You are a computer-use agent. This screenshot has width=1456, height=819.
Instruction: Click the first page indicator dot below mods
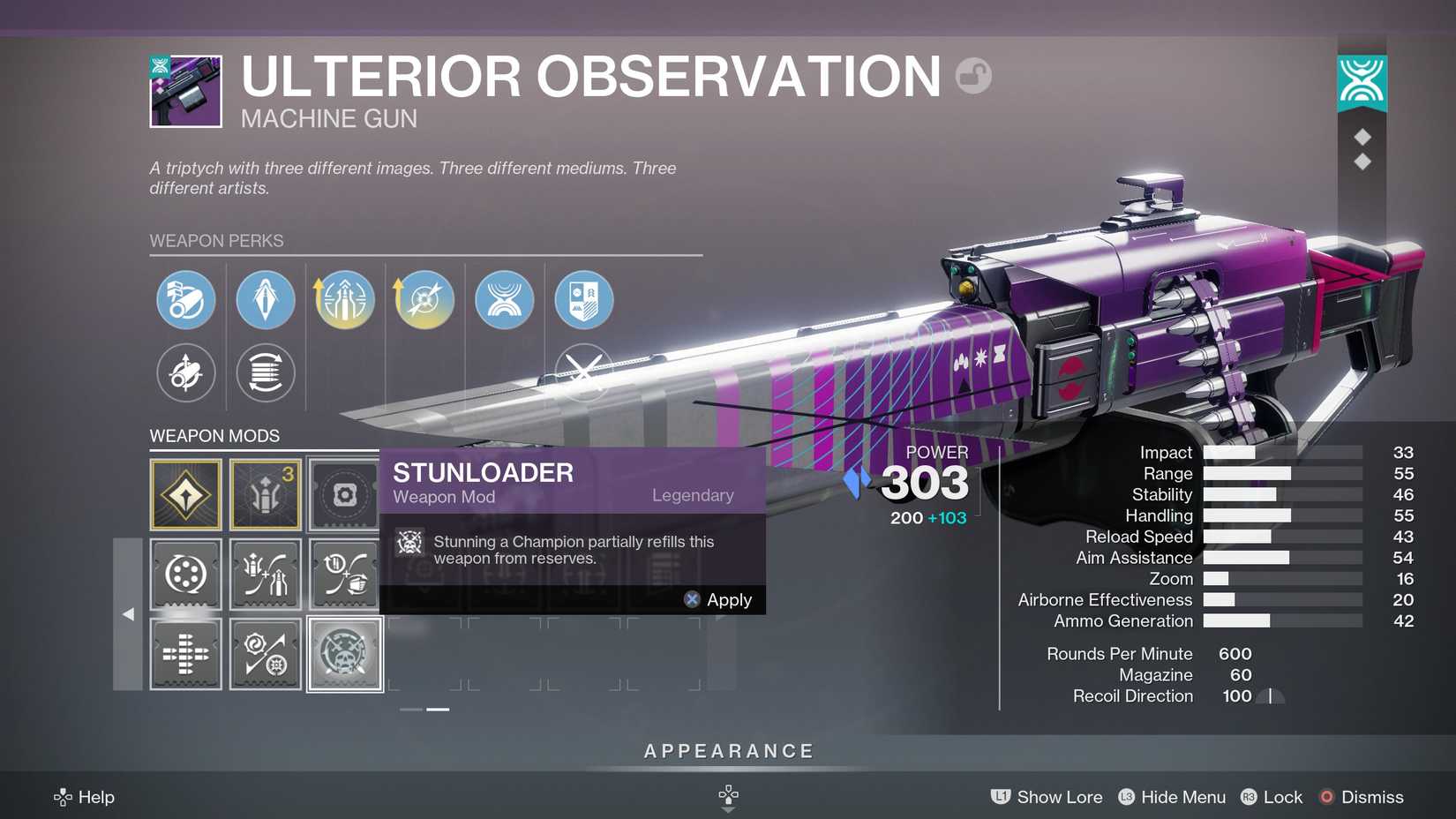coord(409,709)
